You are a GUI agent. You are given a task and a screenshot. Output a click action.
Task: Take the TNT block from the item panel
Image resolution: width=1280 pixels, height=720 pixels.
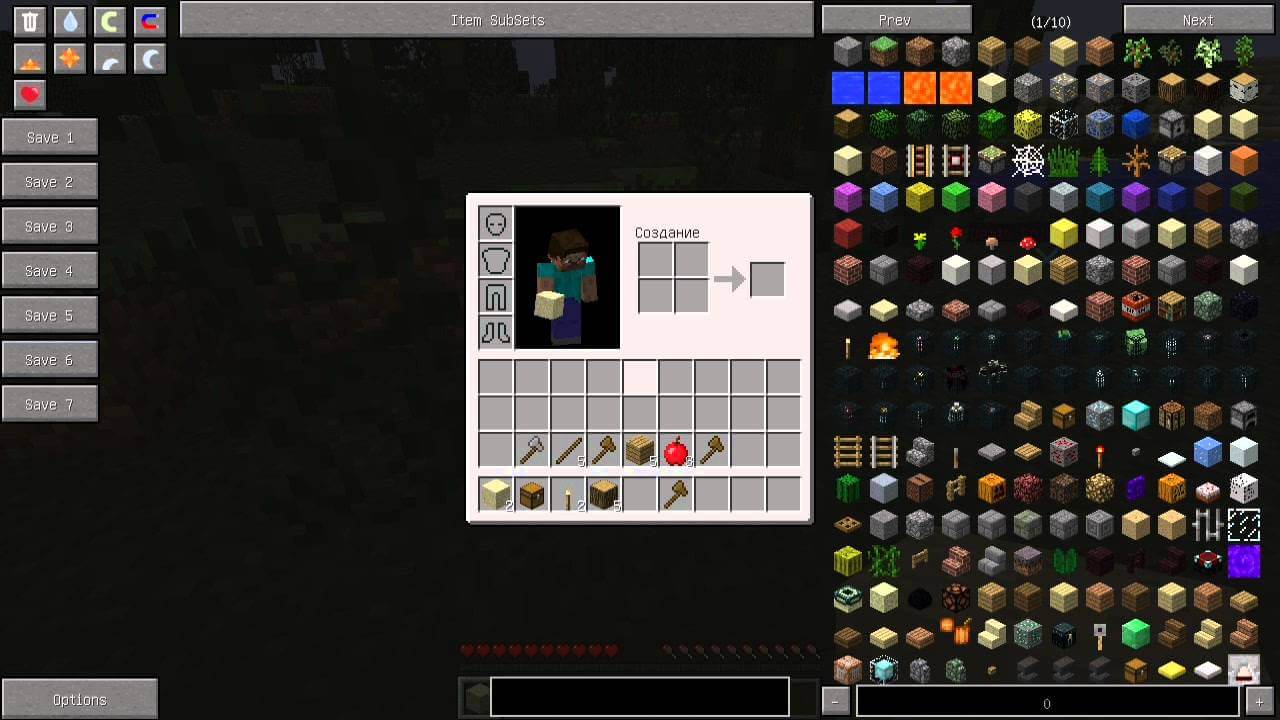pyautogui.click(x=1135, y=306)
